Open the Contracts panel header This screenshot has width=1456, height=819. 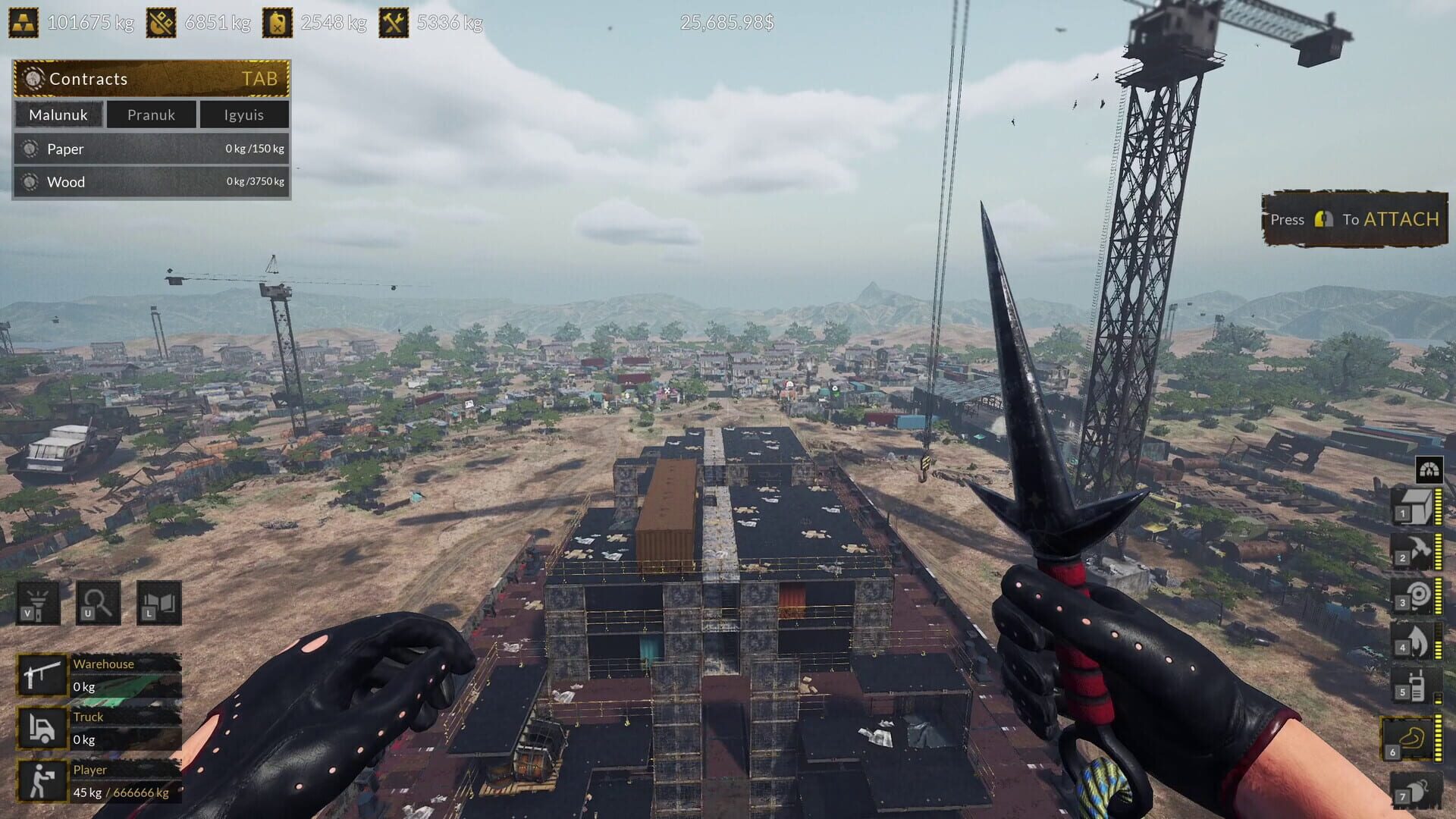tap(150, 78)
